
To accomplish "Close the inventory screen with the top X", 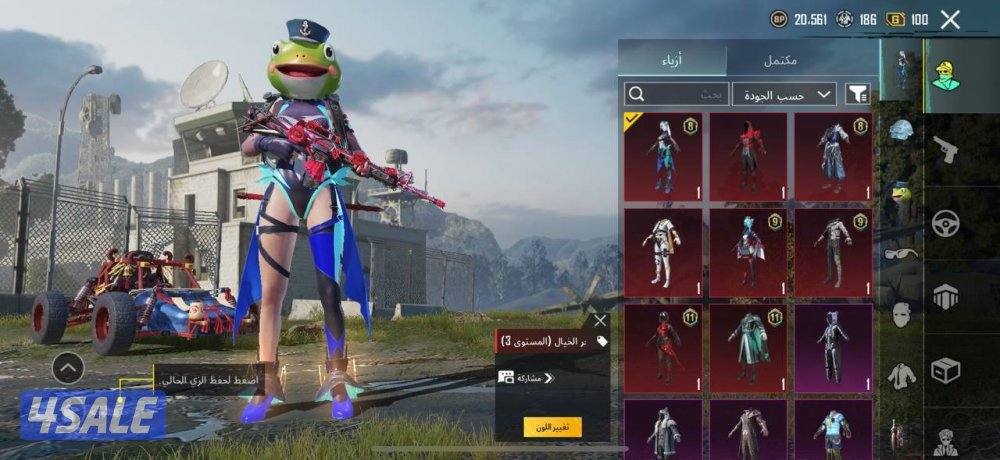I will click(x=950, y=19).
